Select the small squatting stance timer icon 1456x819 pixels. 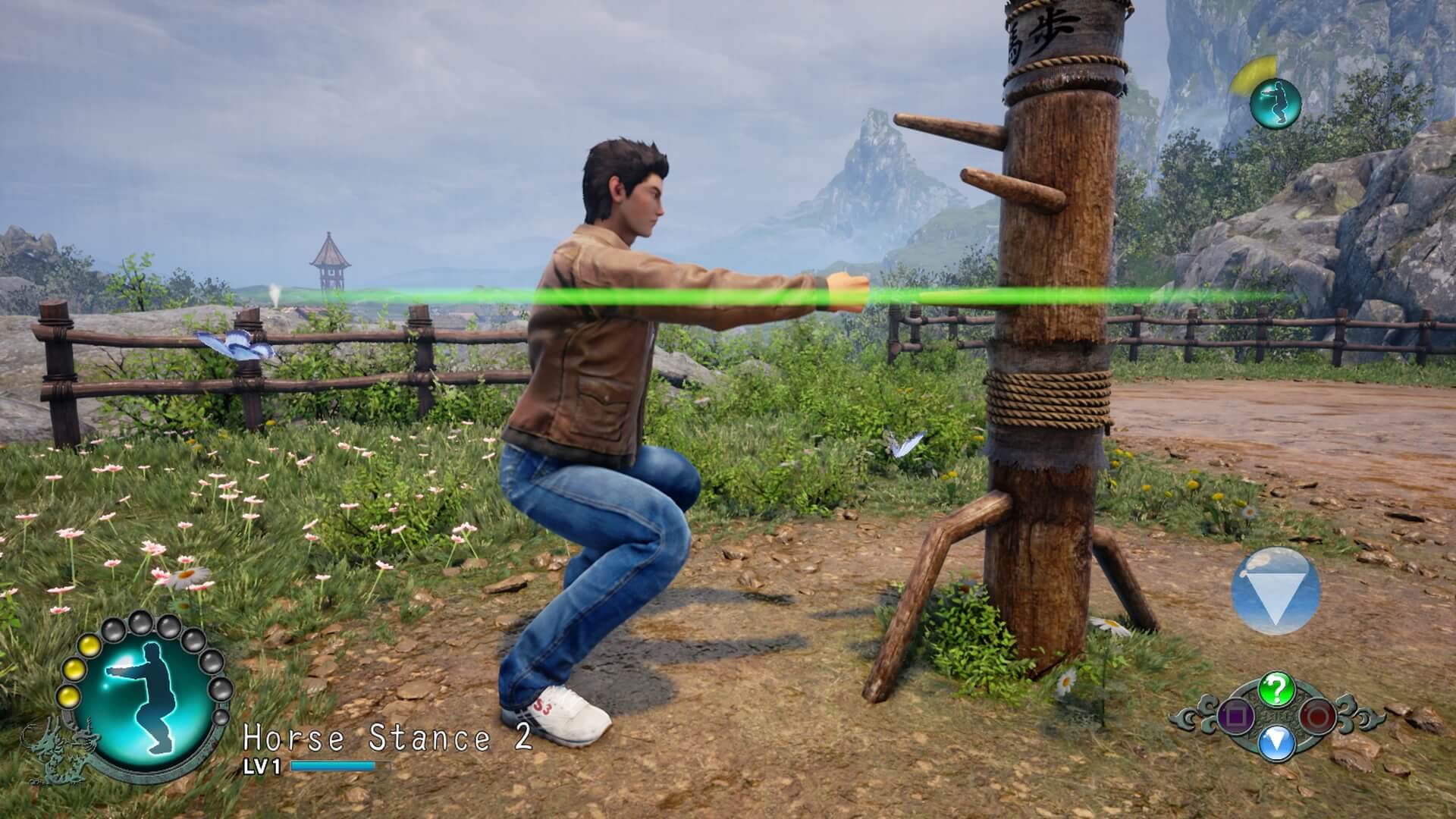click(1275, 102)
